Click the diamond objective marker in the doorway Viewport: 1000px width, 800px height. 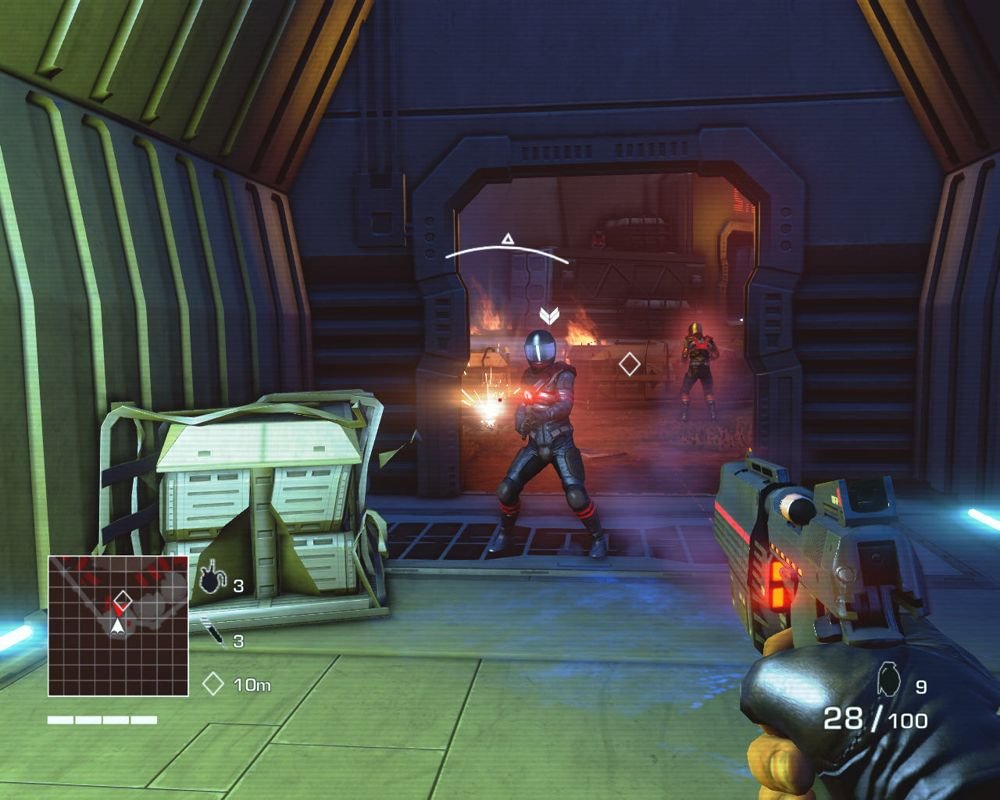pyautogui.click(x=629, y=364)
